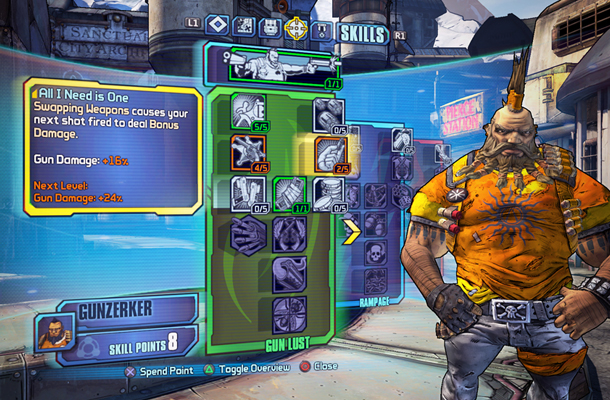Open the highlighted crosshair Skills tab
This screenshot has width=610, height=400.
(296, 28)
